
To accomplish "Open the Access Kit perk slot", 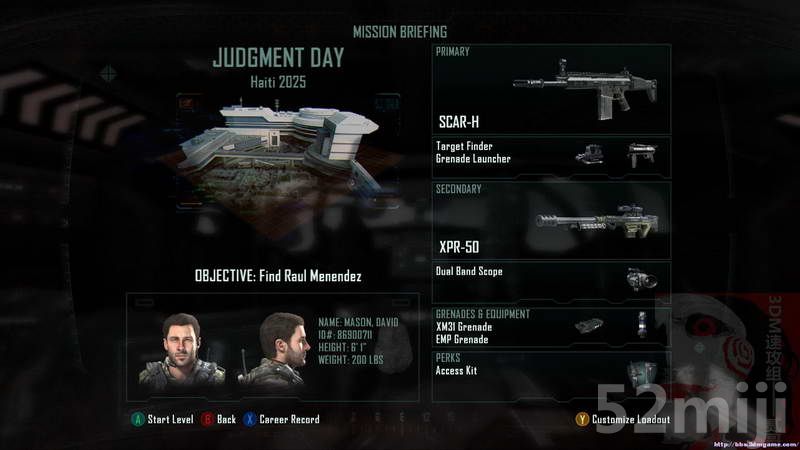I will [551, 375].
